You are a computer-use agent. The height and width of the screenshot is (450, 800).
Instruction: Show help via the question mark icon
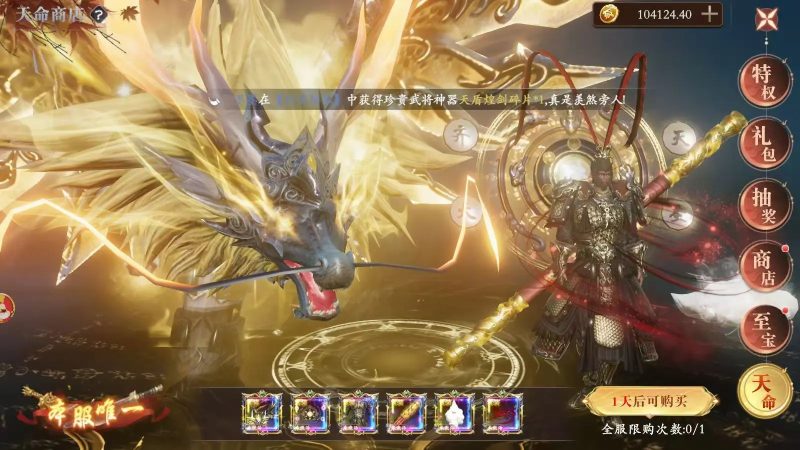point(99,15)
